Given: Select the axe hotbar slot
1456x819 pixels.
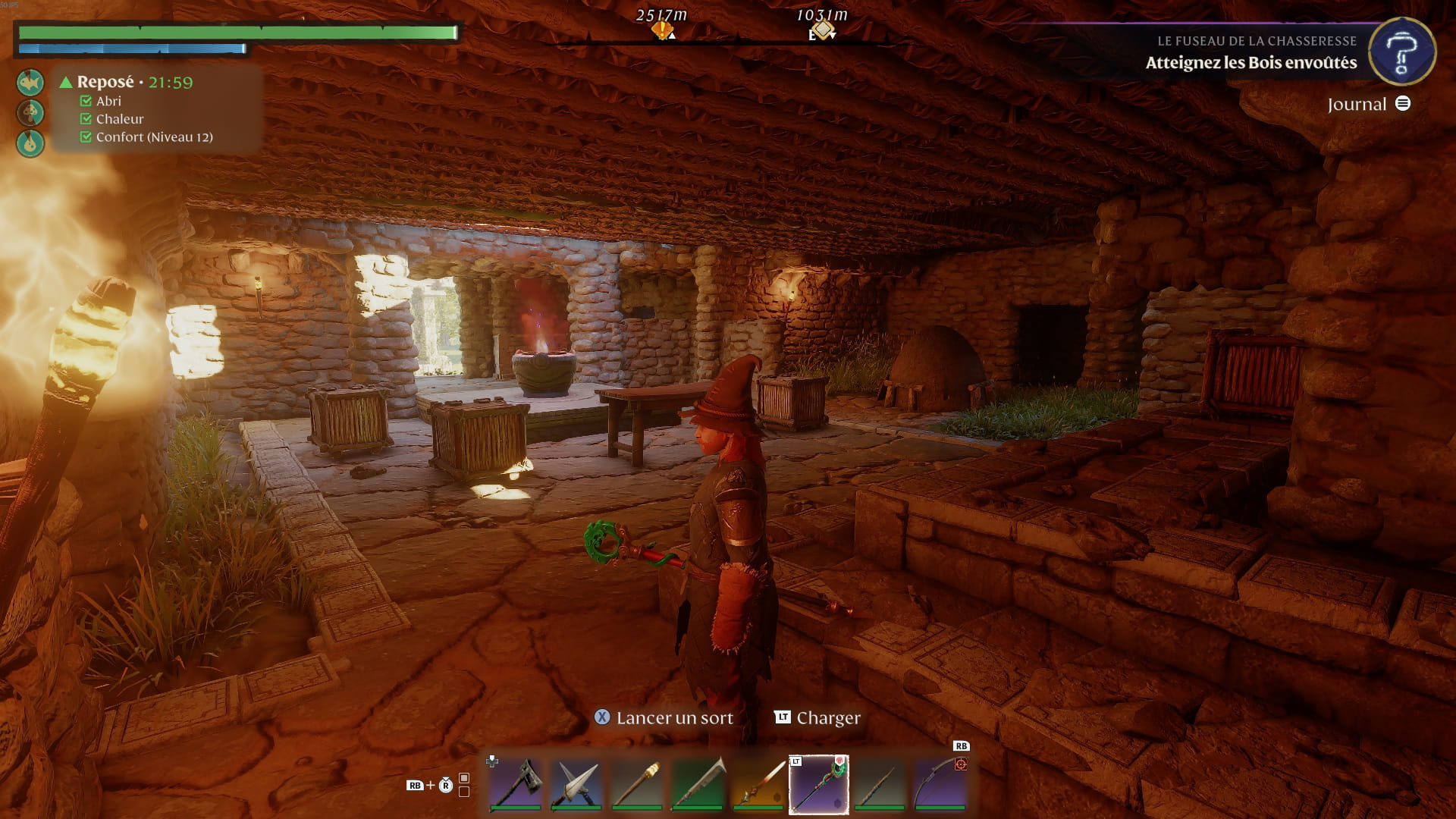Looking at the screenshot, I should point(516,784).
